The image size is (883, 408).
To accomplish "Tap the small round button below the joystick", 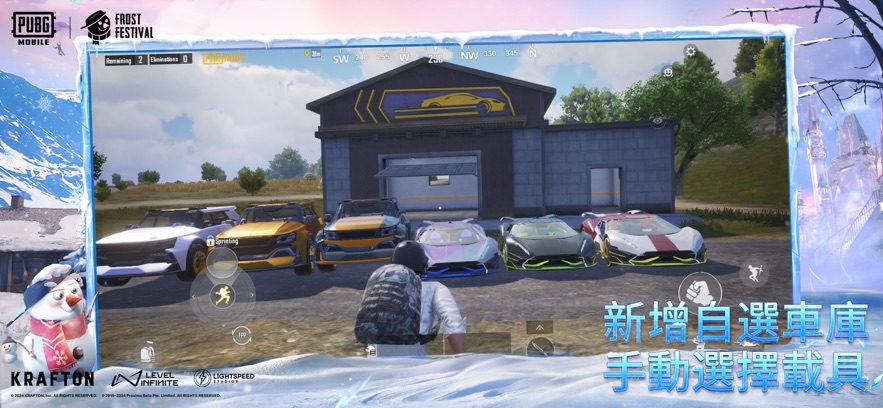I will pyautogui.click(x=241, y=336).
